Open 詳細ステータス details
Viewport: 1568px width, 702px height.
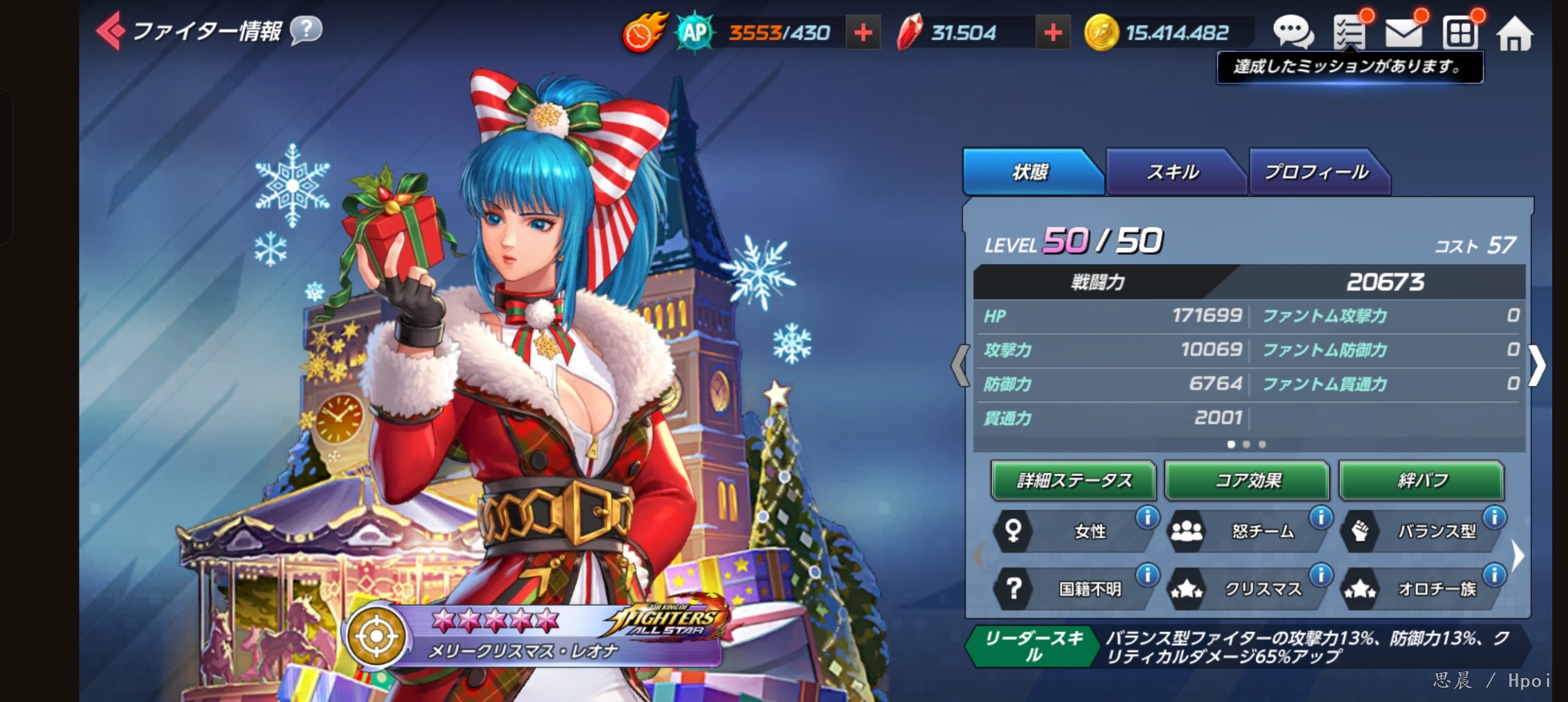click(x=1073, y=480)
